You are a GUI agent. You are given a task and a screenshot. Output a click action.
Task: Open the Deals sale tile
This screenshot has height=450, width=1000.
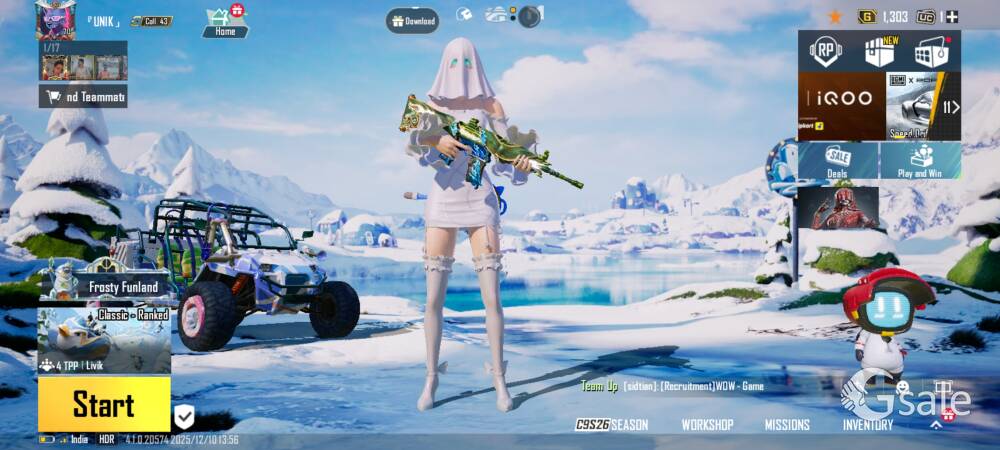[838, 160]
